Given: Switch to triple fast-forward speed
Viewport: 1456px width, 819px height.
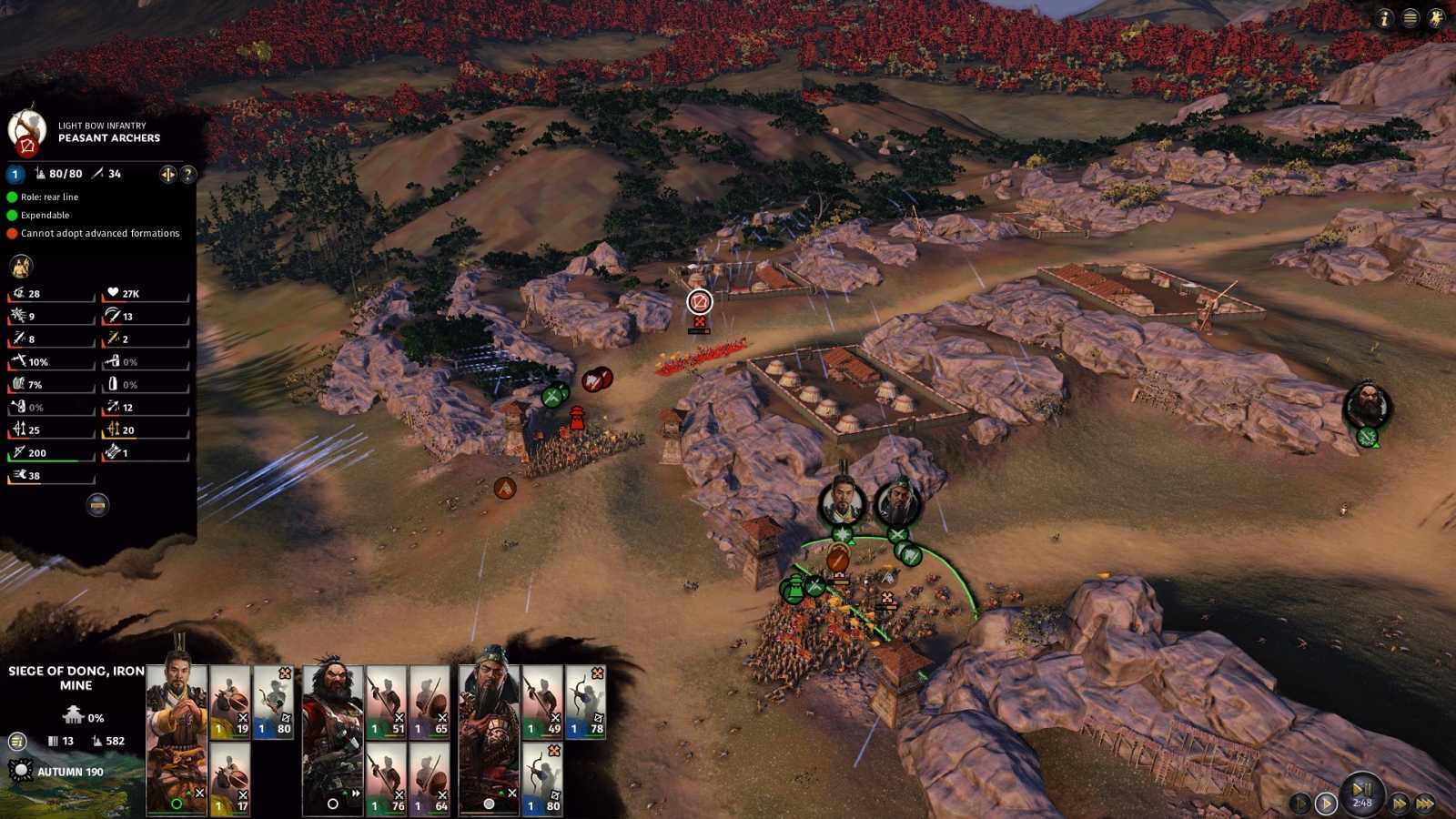Looking at the screenshot, I should coord(1426,804).
